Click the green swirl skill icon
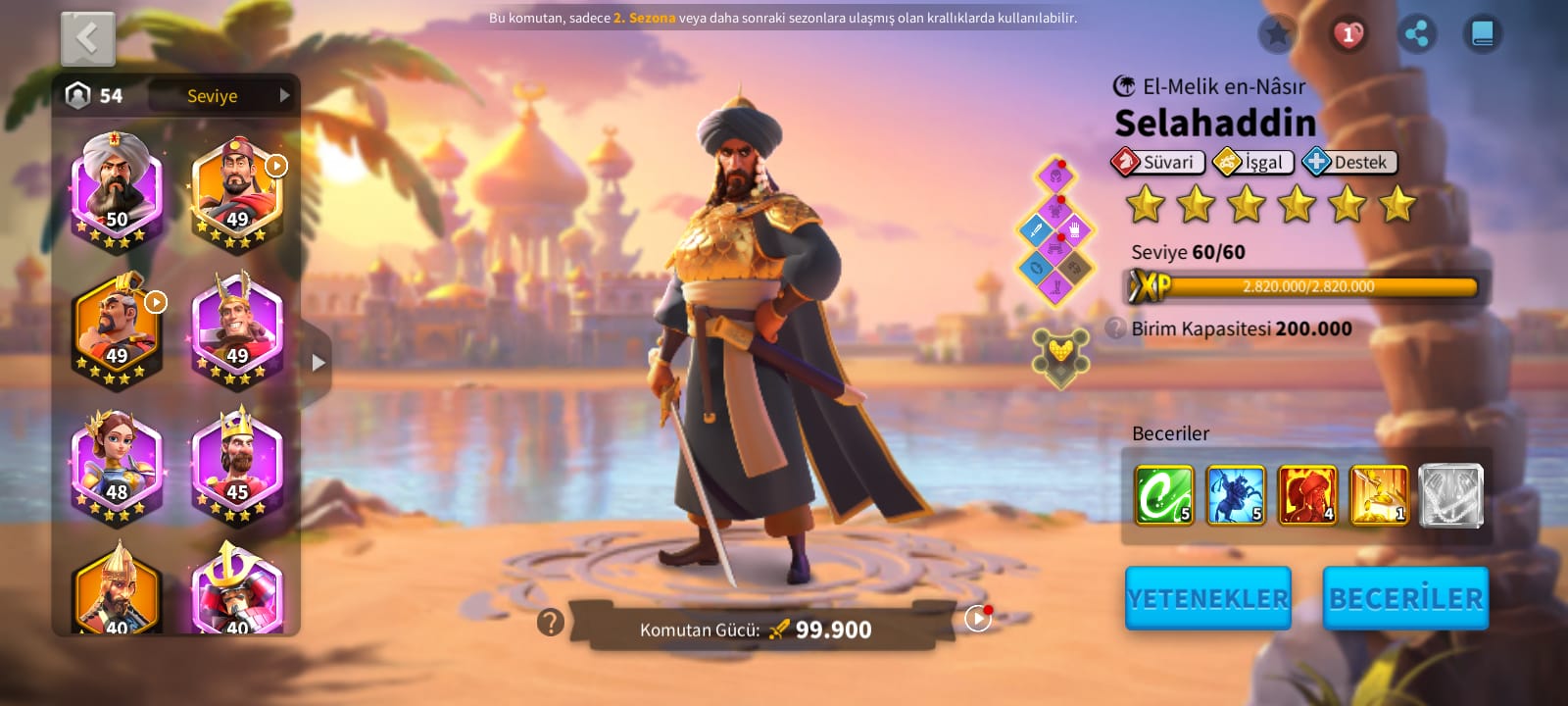The height and width of the screenshot is (706, 1568). click(x=1164, y=495)
